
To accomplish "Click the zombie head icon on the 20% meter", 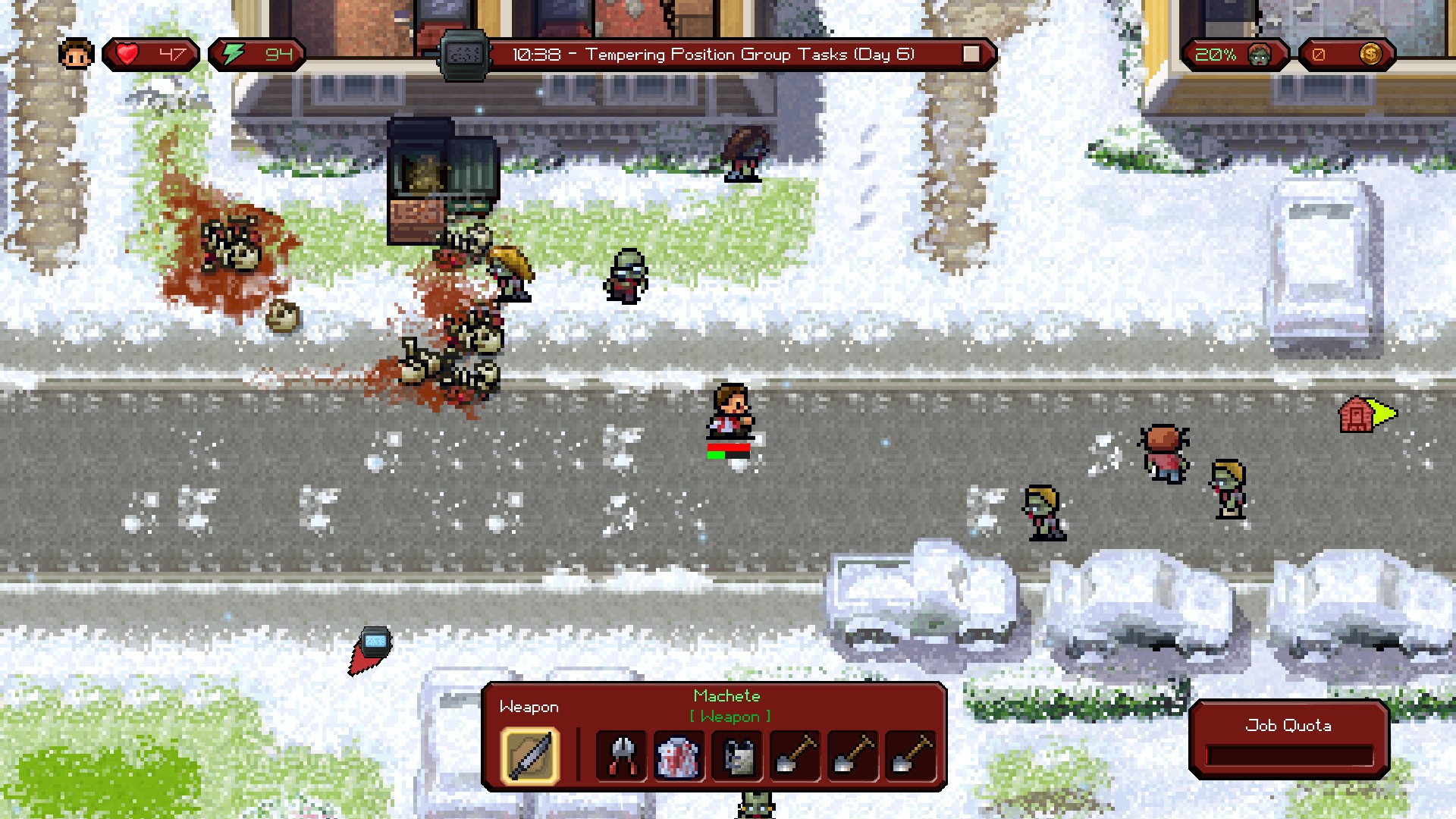I will pos(1258,54).
